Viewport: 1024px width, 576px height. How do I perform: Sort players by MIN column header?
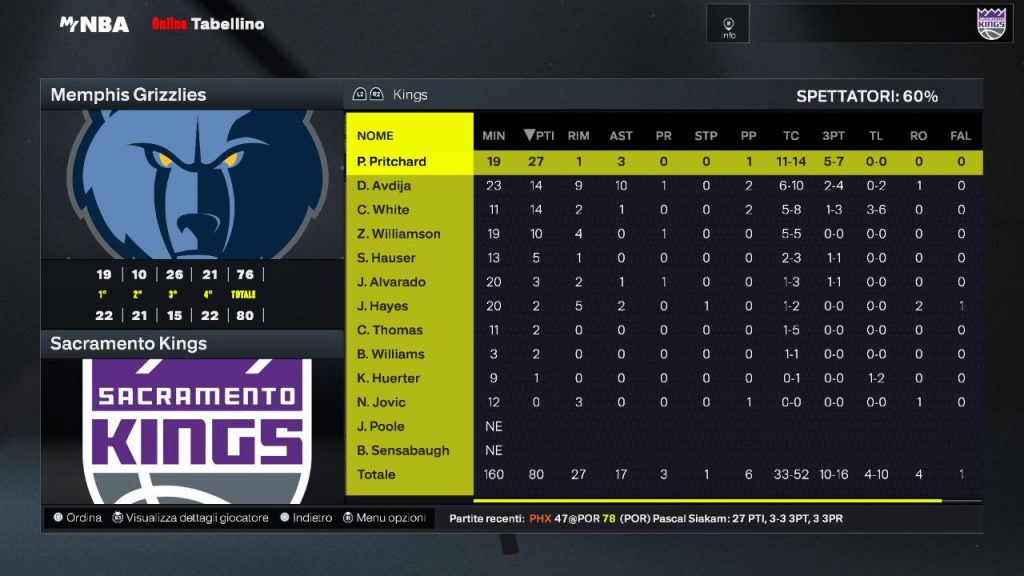(494, 136)
